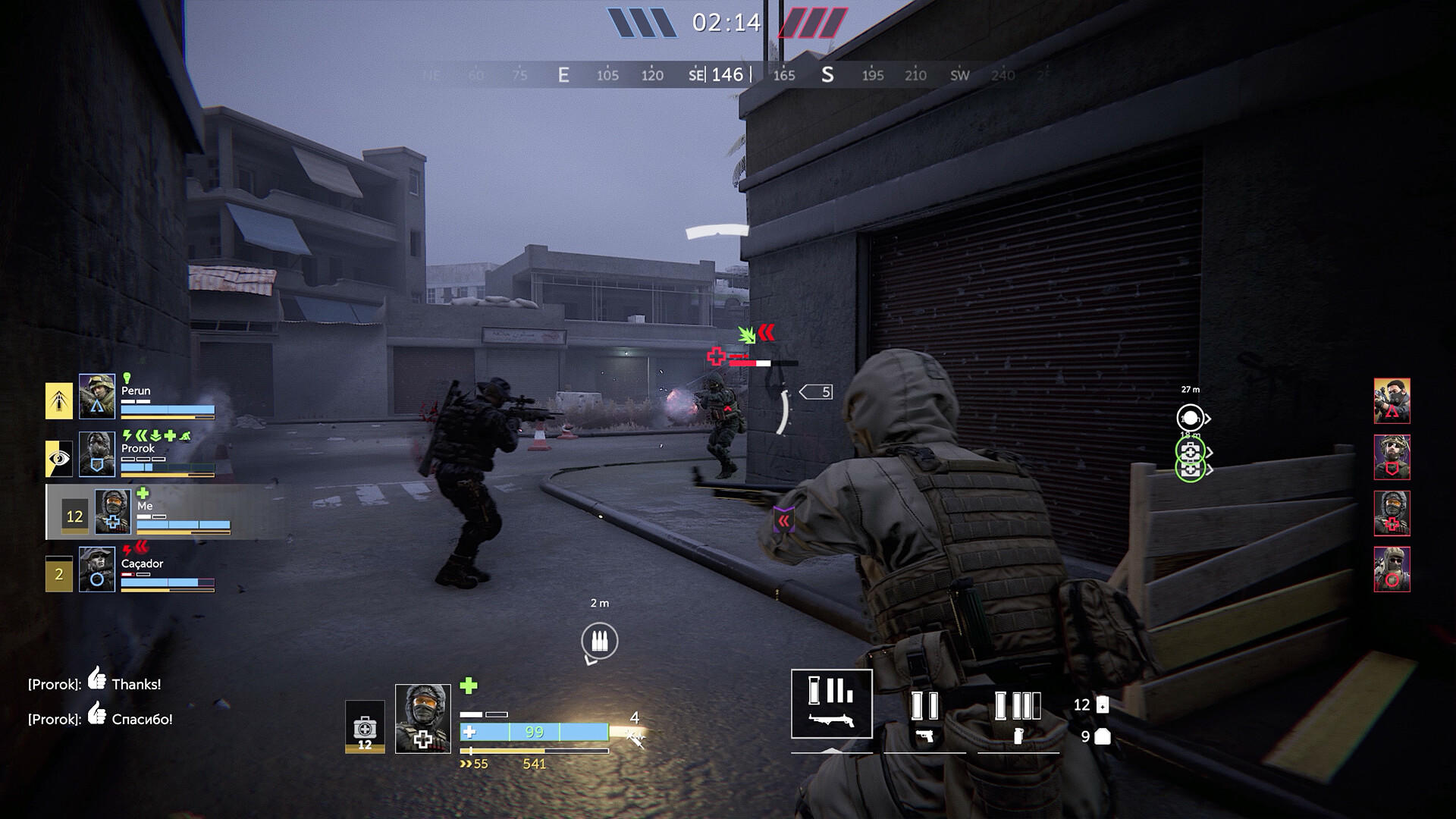Screen dimensions: 1456x819
Task: Click the green revive marker at 18 m
Action: 1190,452
